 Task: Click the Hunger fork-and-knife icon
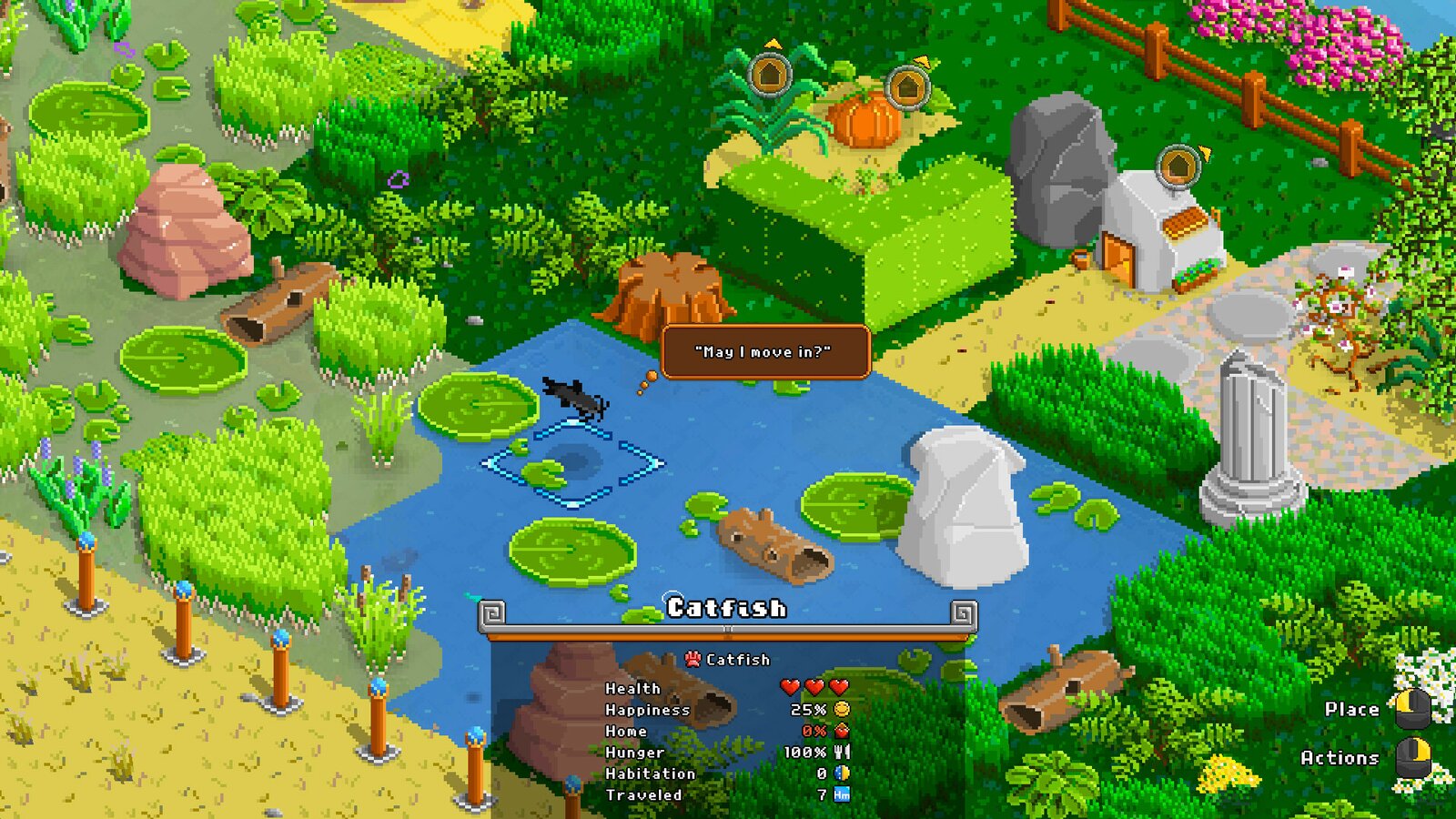coord(843,753)
